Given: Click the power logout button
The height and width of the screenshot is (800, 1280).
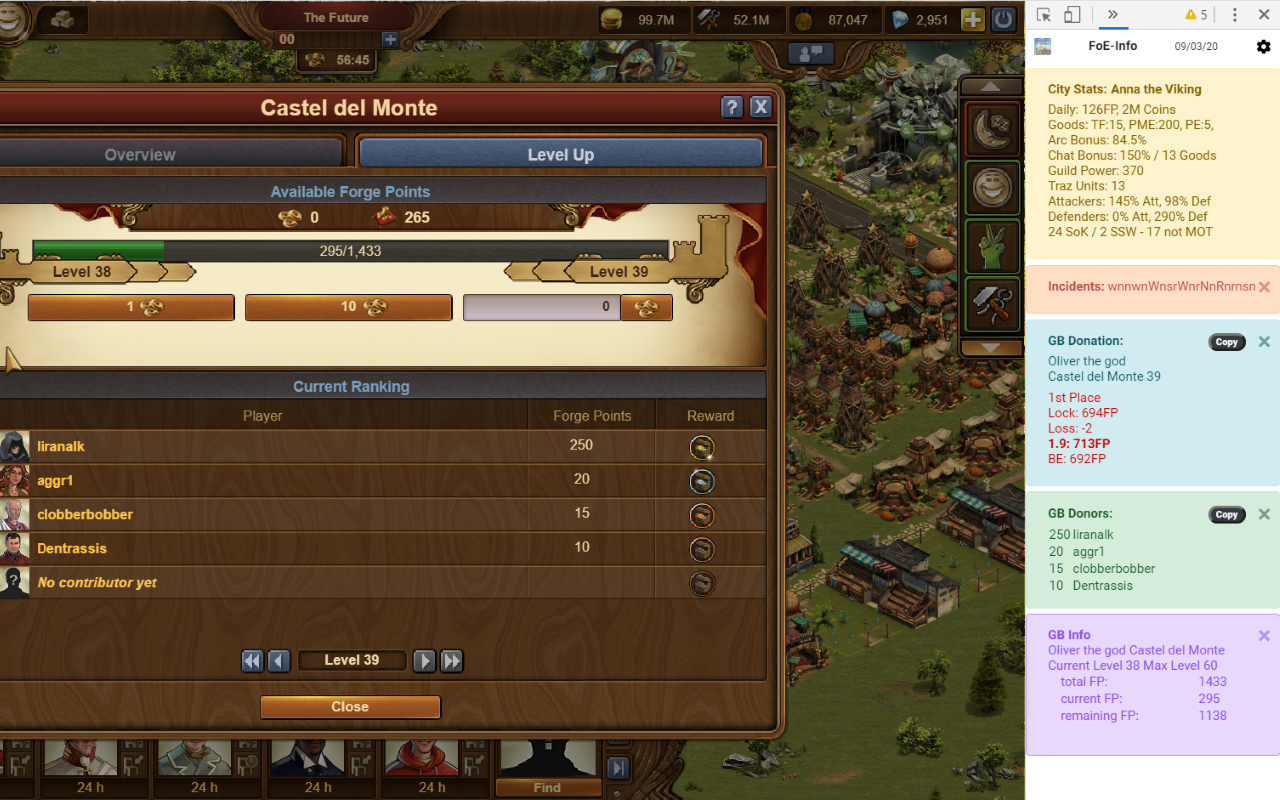Looking at the screenshot, I should coord(1003,20).
